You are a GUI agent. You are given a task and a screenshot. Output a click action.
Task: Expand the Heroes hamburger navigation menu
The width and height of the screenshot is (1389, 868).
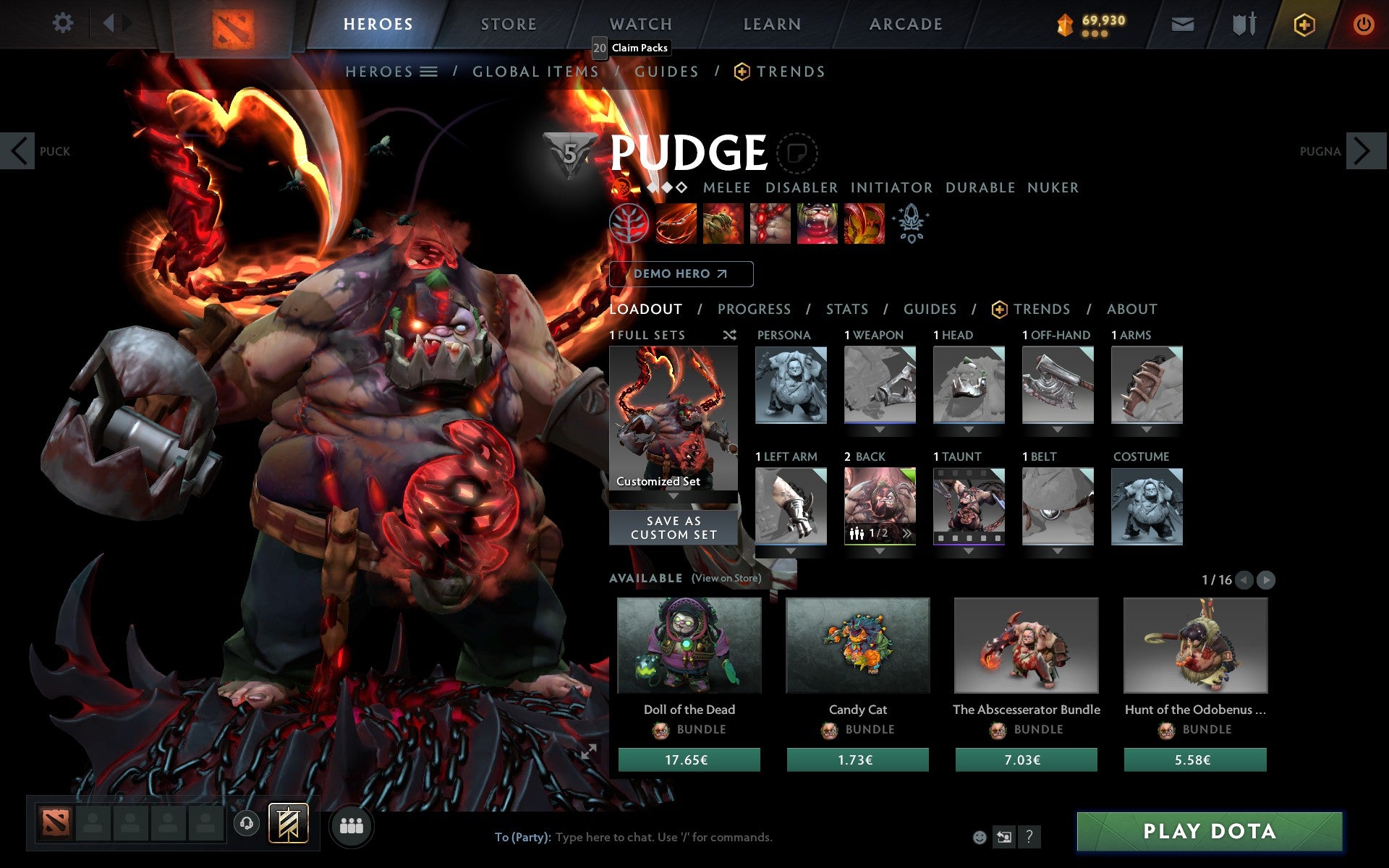pos(430,71)
